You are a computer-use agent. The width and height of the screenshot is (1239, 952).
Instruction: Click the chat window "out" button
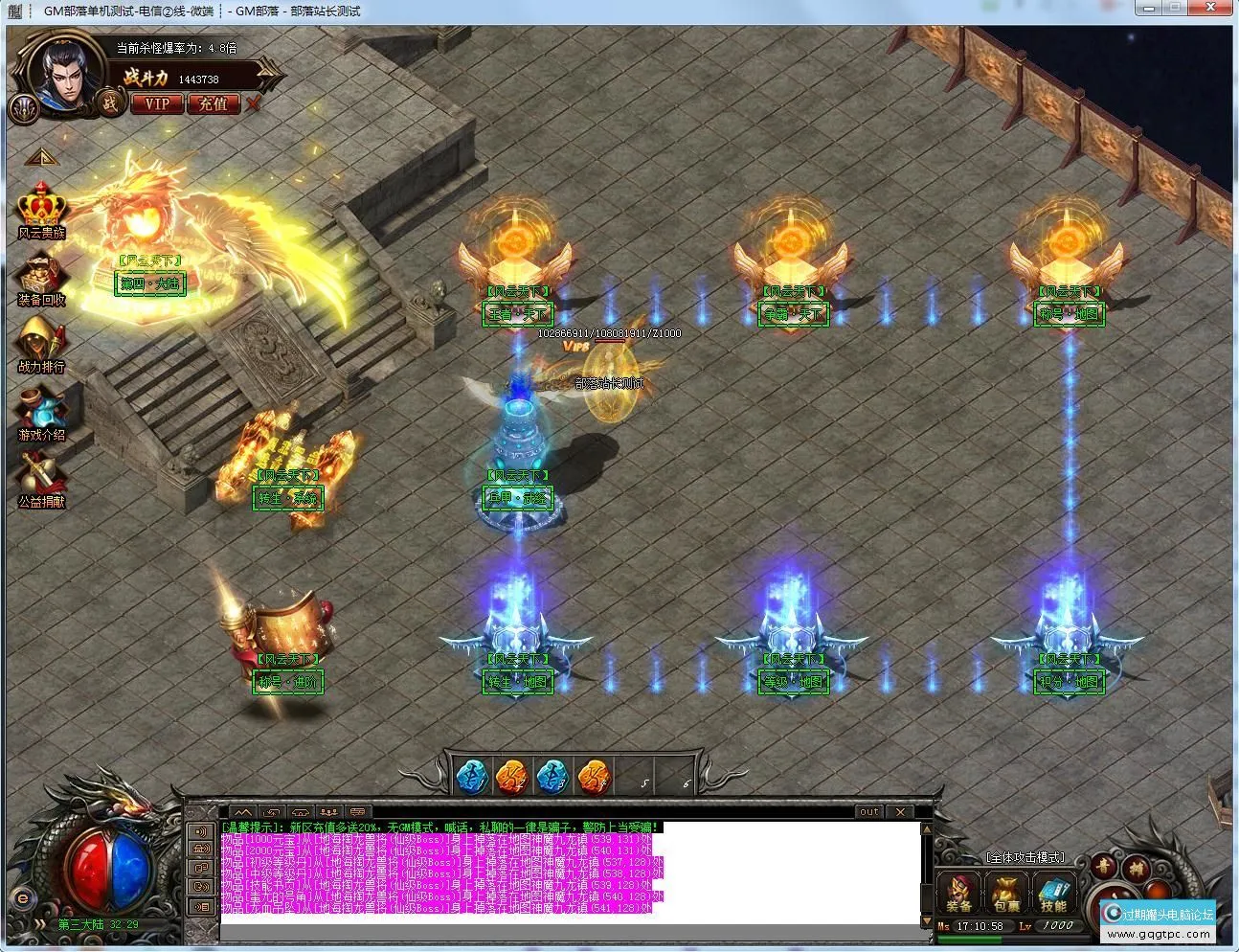868,811
